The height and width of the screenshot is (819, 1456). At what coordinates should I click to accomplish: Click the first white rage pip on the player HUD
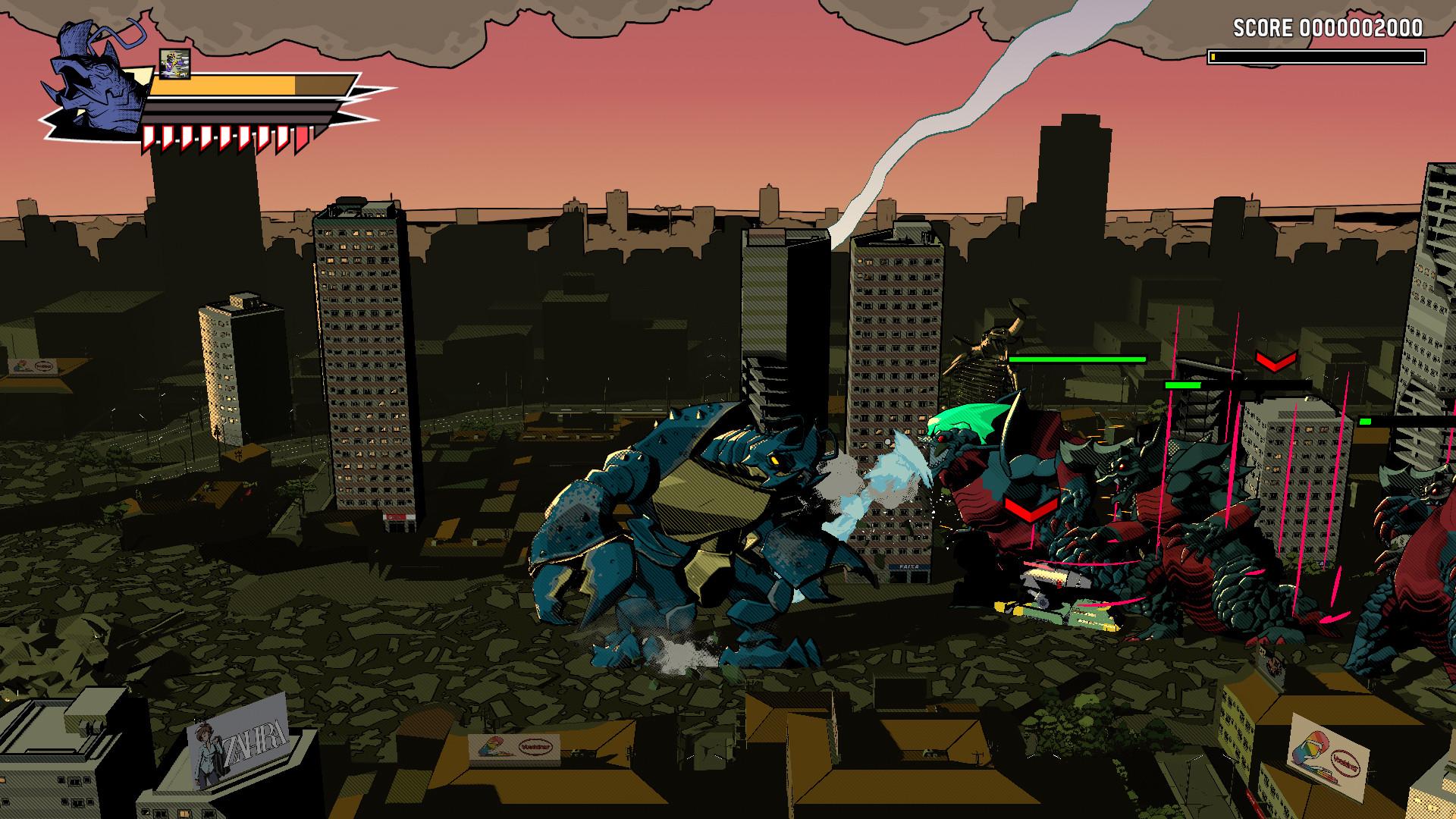coord(149,136)
